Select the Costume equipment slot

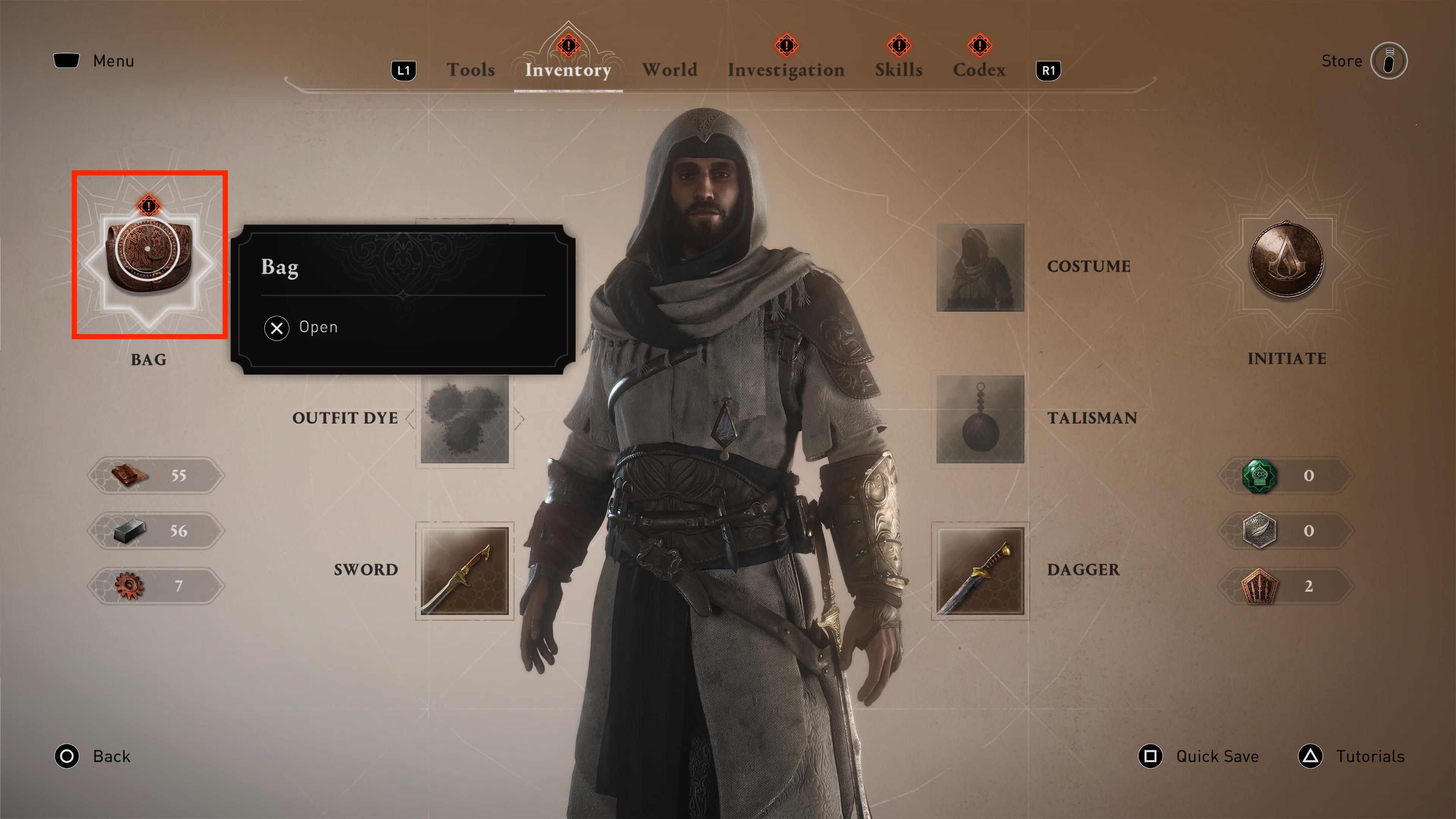tap(980, 267)
